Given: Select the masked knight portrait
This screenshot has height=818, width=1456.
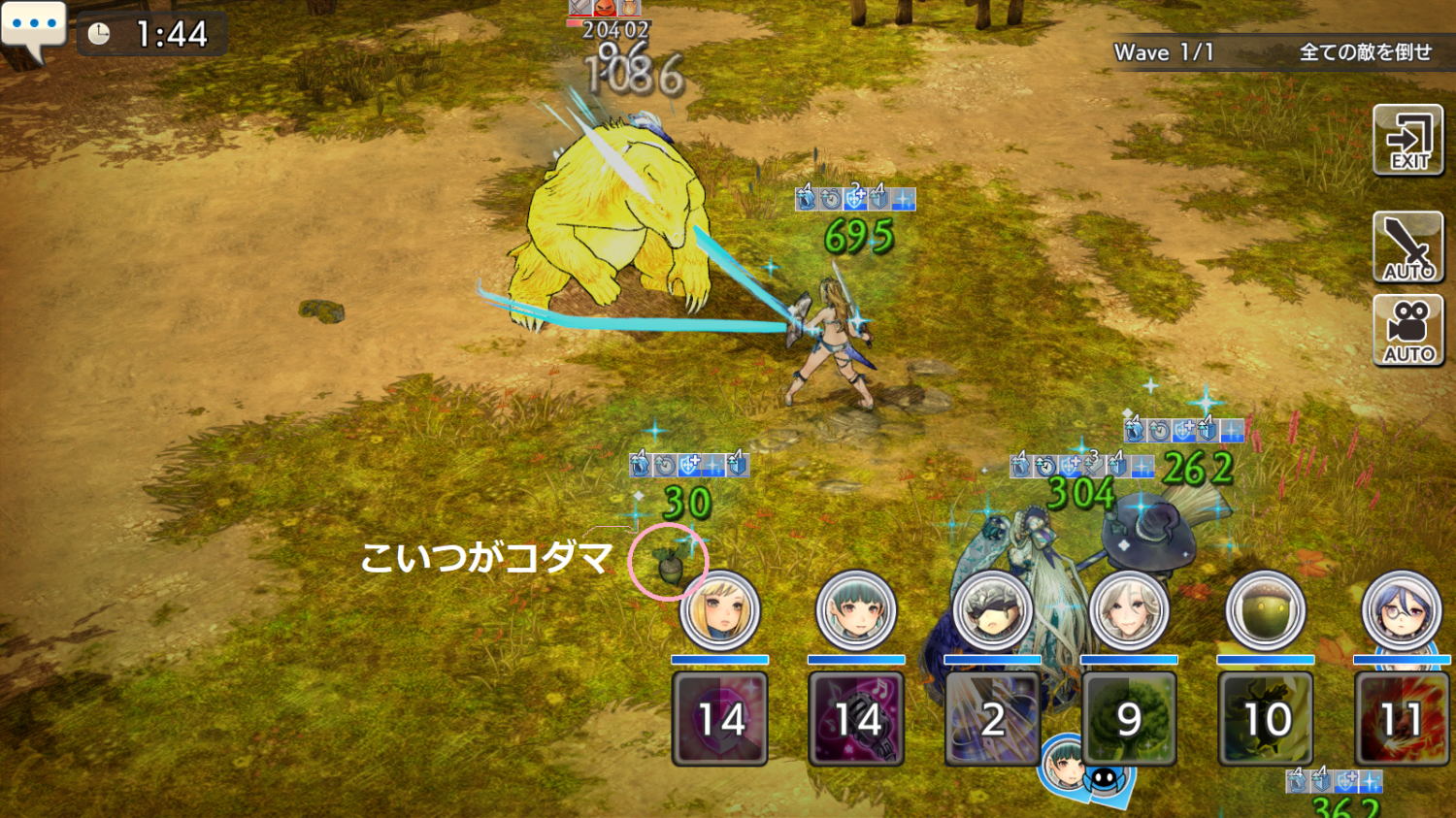Looking at the screenshot, I should pos(992,610).
